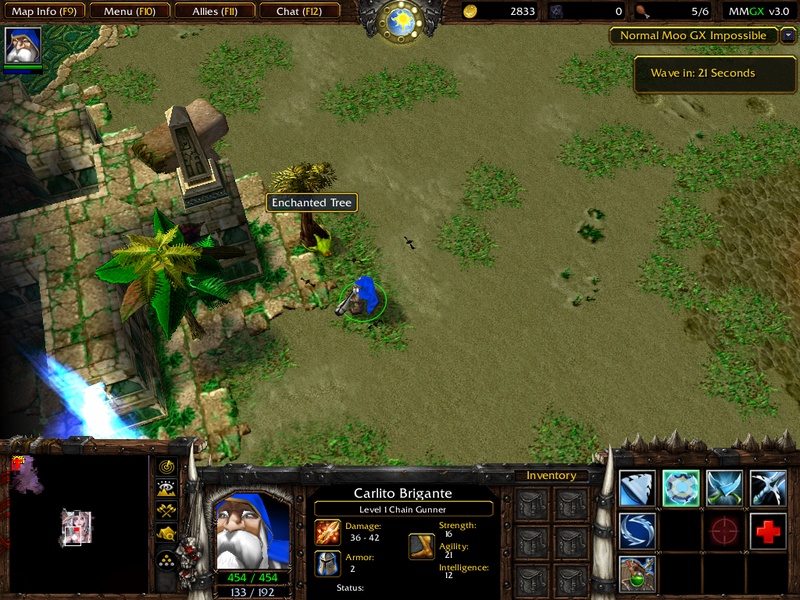Select the hero icon at top left
800x600 pixels.
click(x=23, y=46)
